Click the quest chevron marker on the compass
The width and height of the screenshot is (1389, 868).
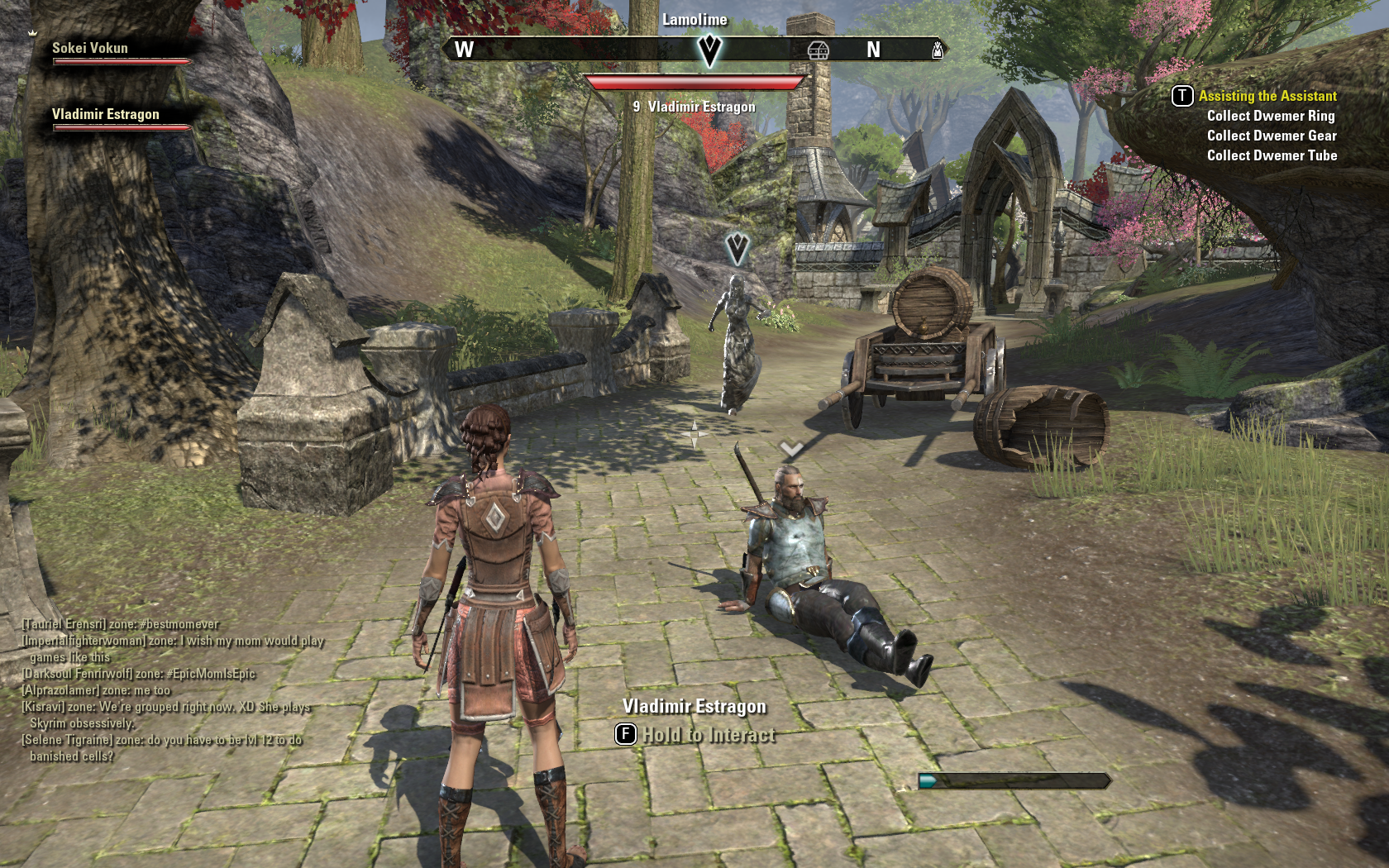709,50
